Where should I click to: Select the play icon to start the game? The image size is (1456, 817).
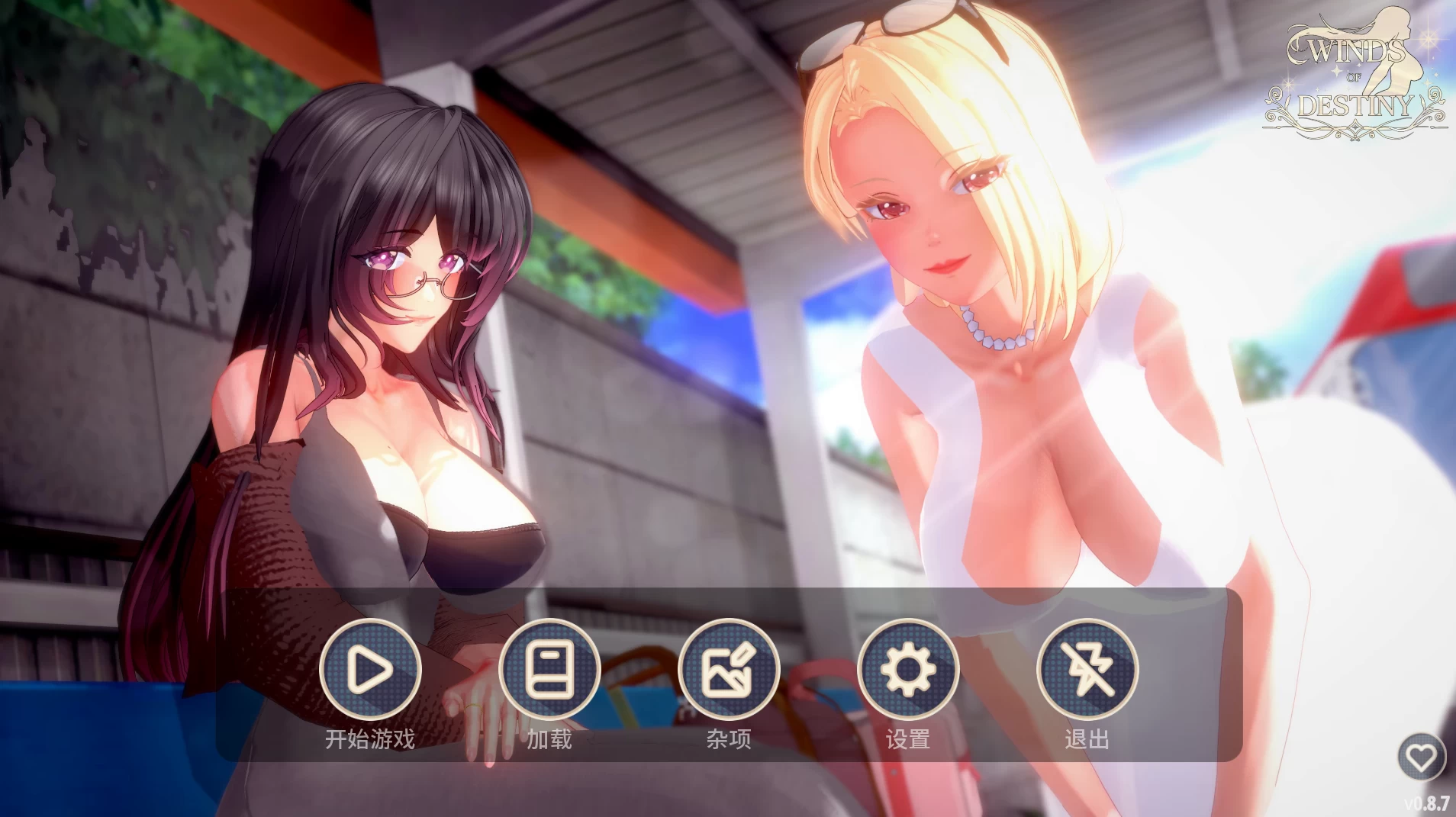372,670
